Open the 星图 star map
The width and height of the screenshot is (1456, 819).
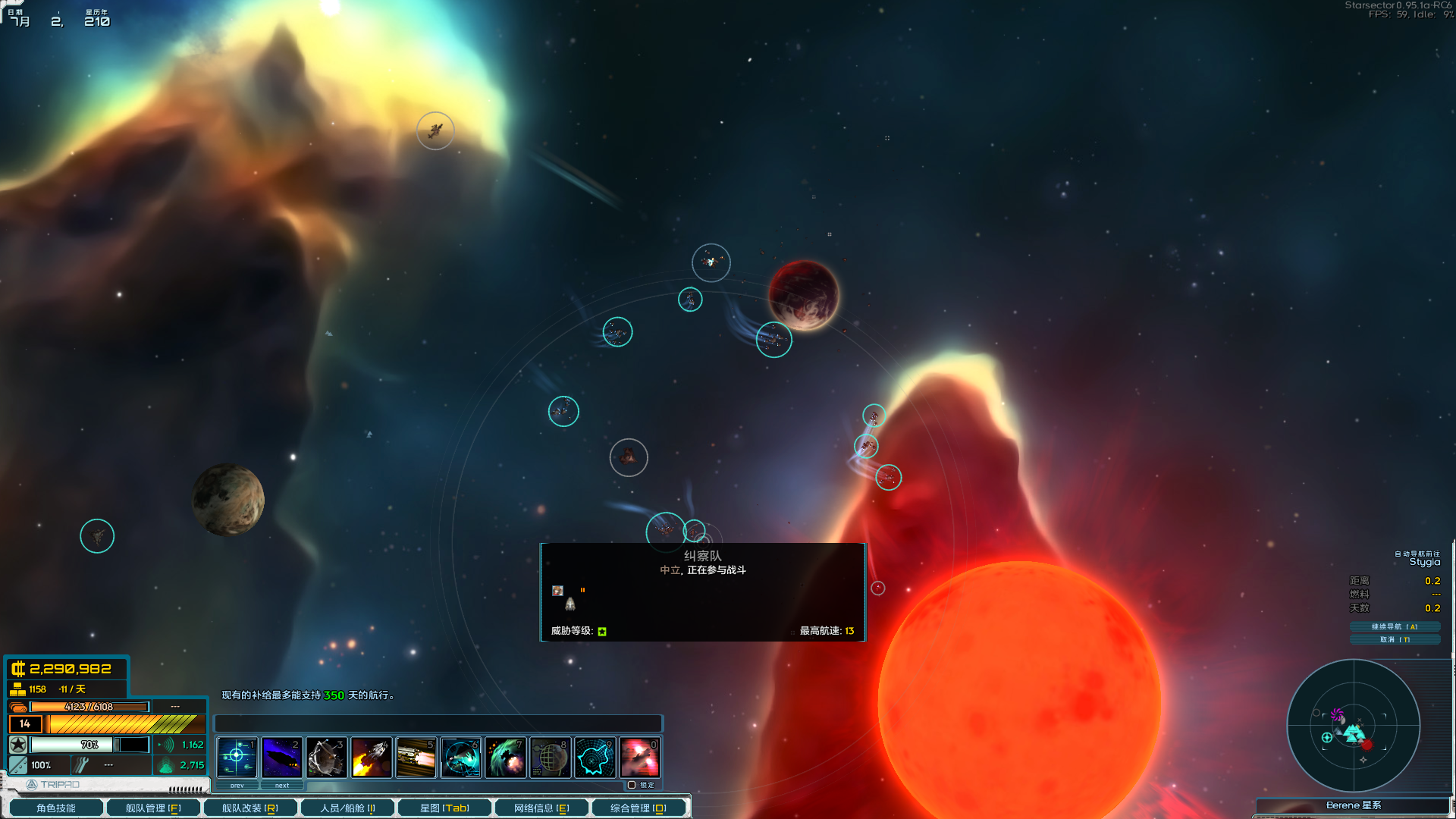tap(444, 808)
